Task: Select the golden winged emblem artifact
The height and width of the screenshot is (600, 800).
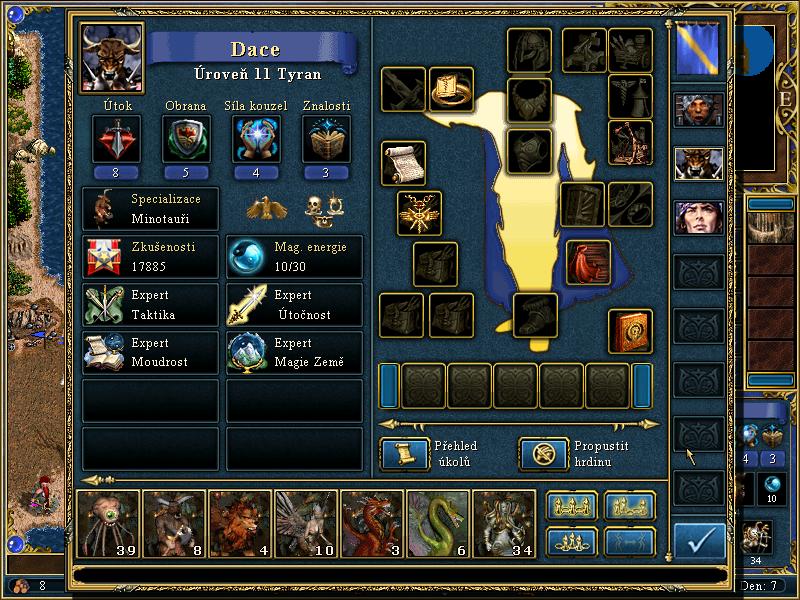Action: [x=419, y=213]
